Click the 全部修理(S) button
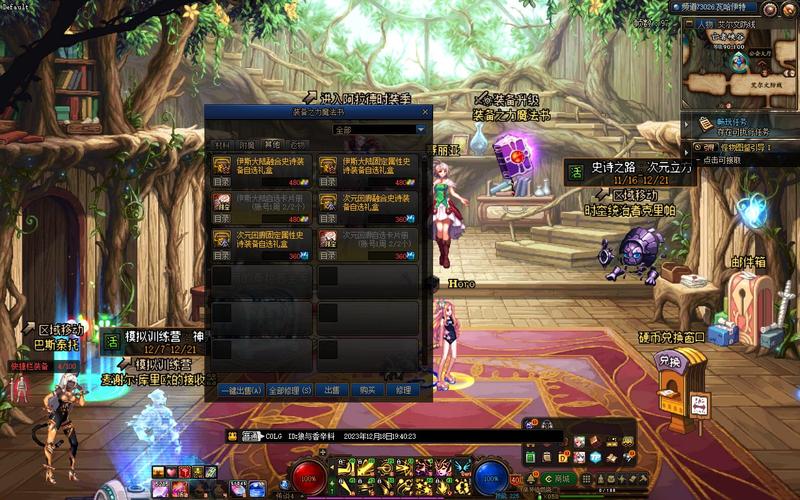The height and width of the screenshot is (500, 800). point(290,390)
